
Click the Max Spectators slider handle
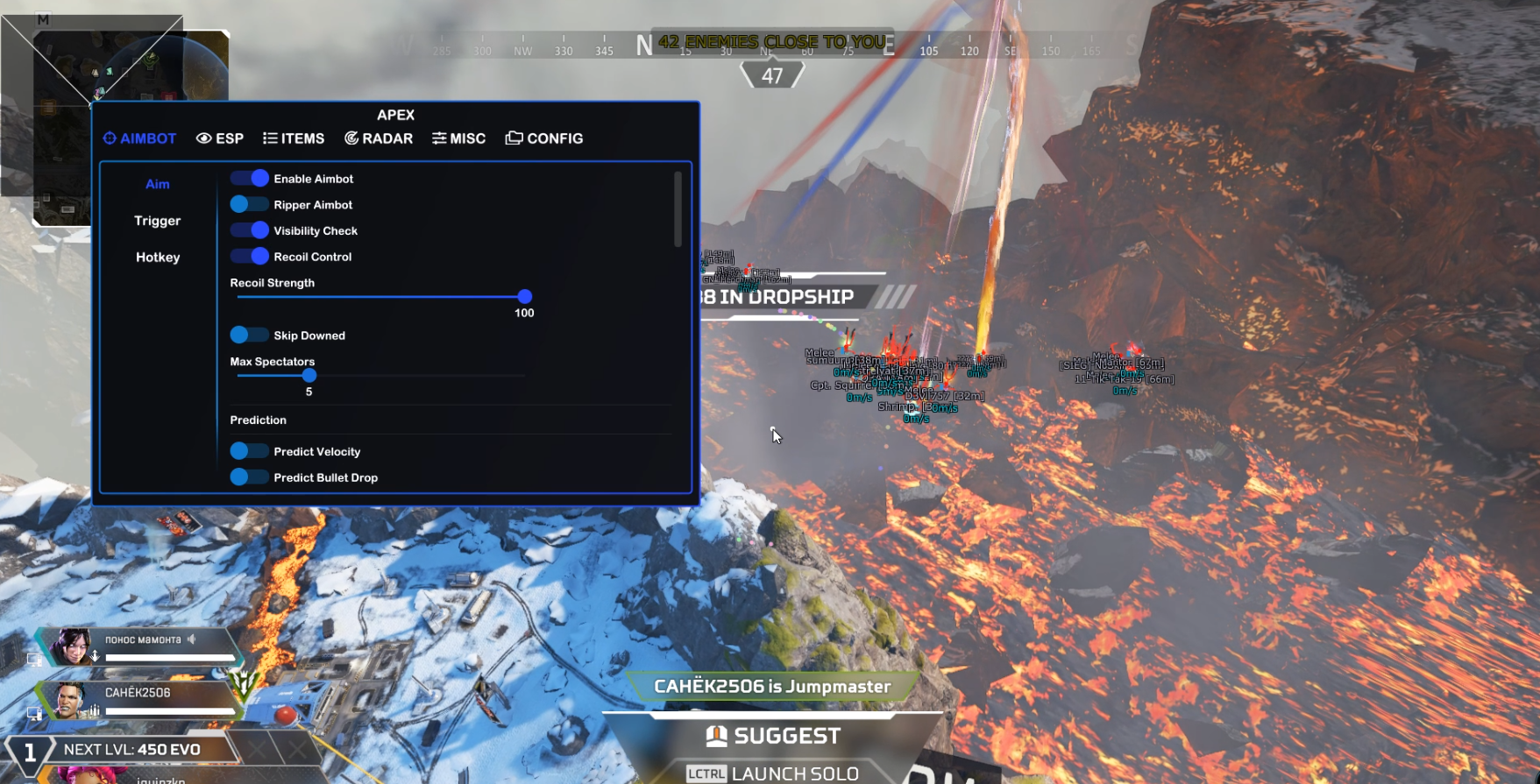(309, 376)
